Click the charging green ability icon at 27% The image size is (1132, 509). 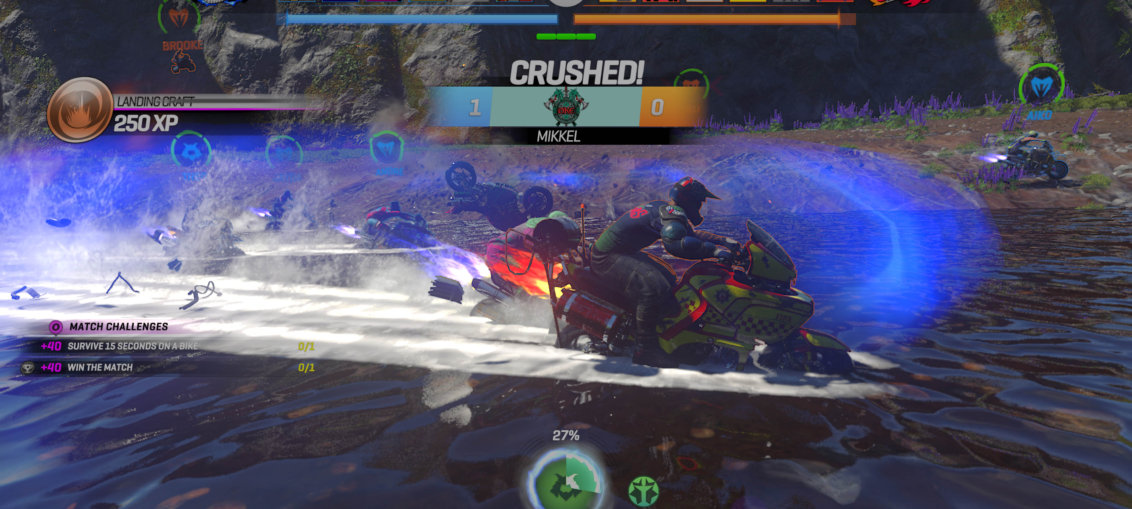pos(566,478)
